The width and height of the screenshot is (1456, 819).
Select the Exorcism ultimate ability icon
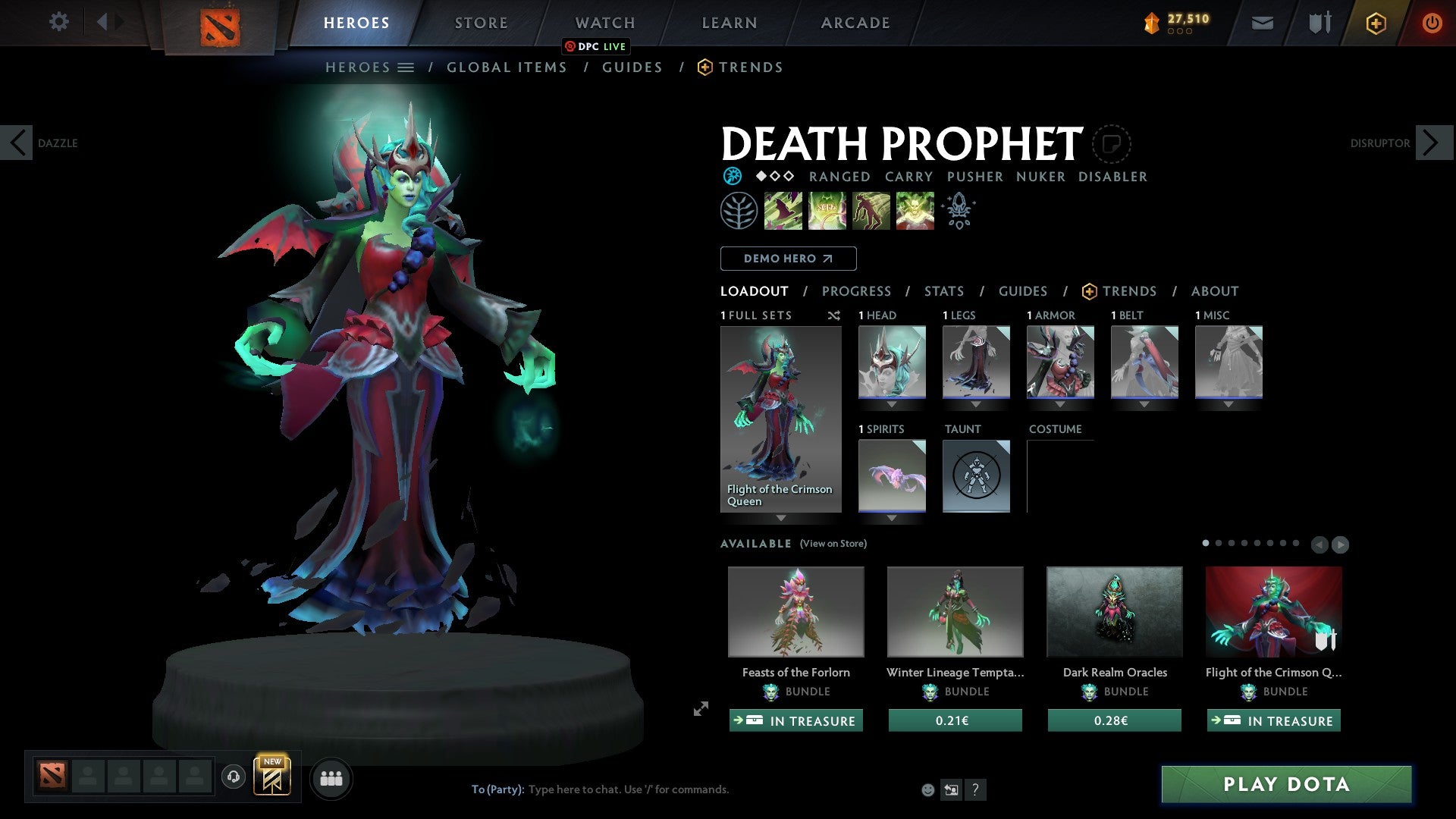click(x=915, y=210)
